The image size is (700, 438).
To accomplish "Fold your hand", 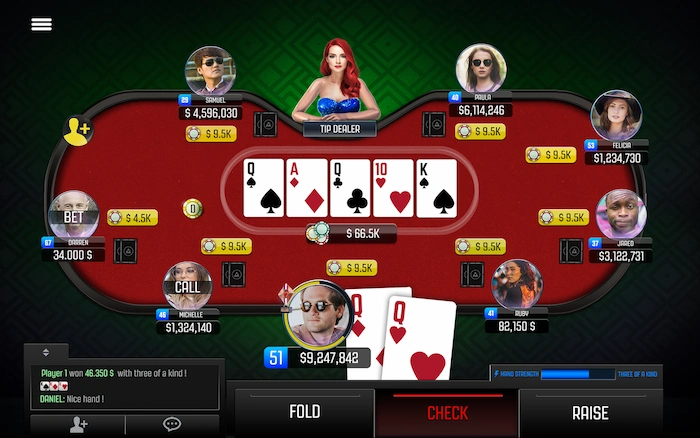I will tap(304, 412).
